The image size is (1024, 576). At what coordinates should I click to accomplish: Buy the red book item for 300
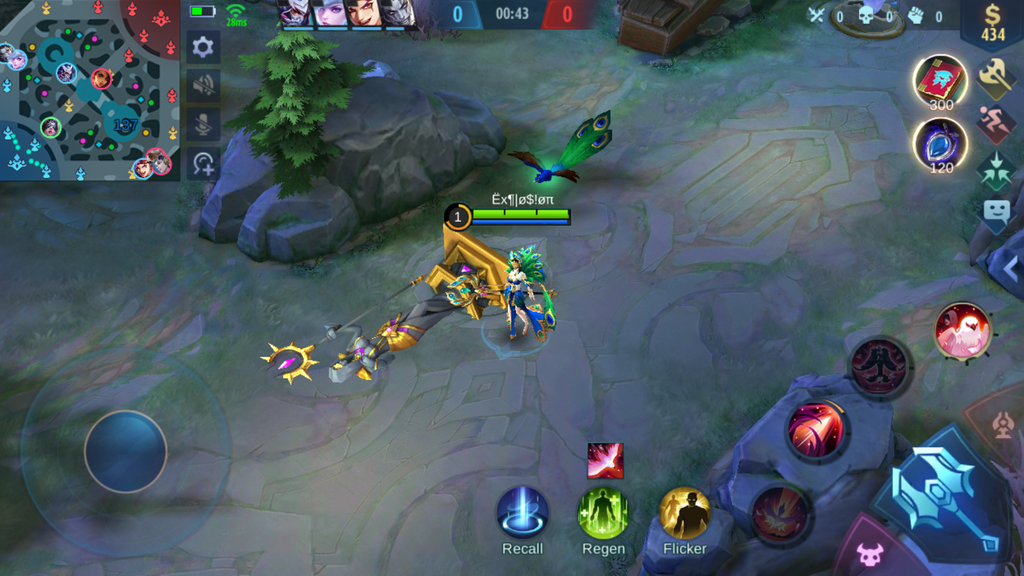(941, 81)
